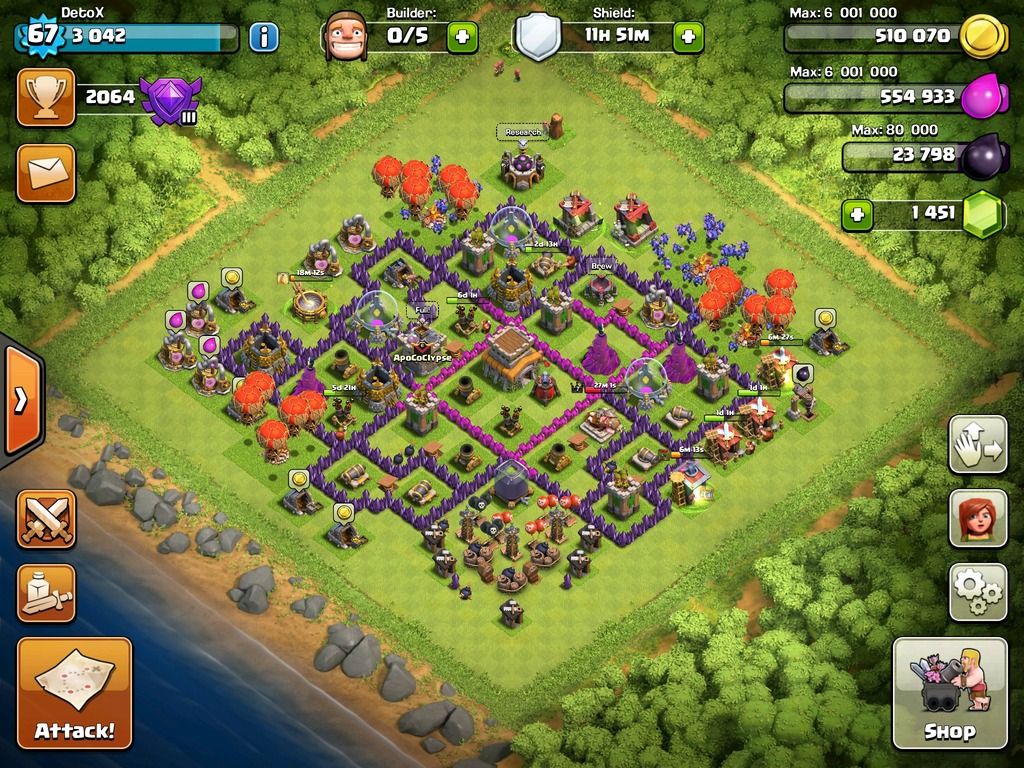Extend the shield with its green plus

pos(688,38)
